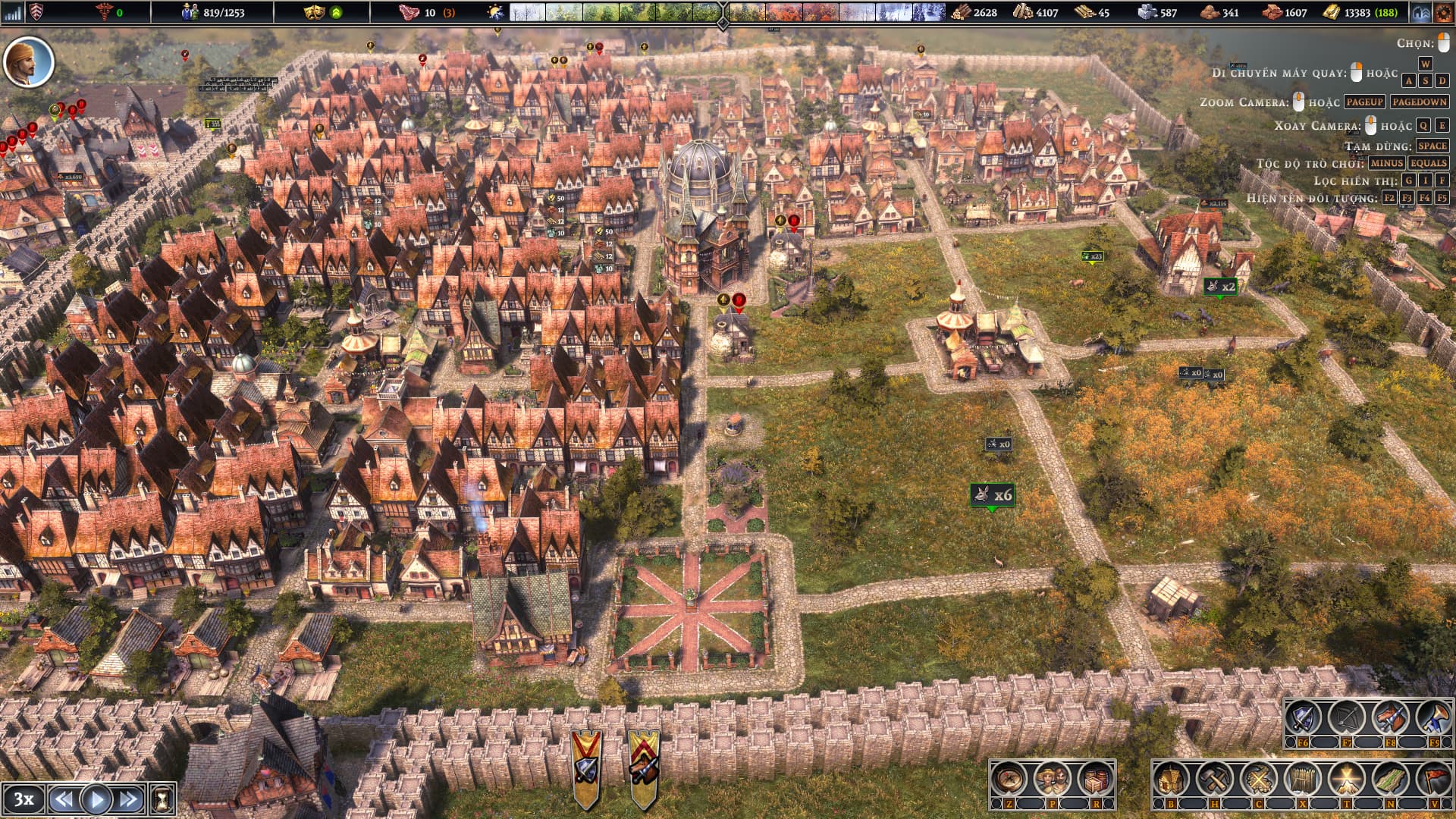1456x819 pixels.
Task: Select the bow archer unit group
Action: point(1346,718)
